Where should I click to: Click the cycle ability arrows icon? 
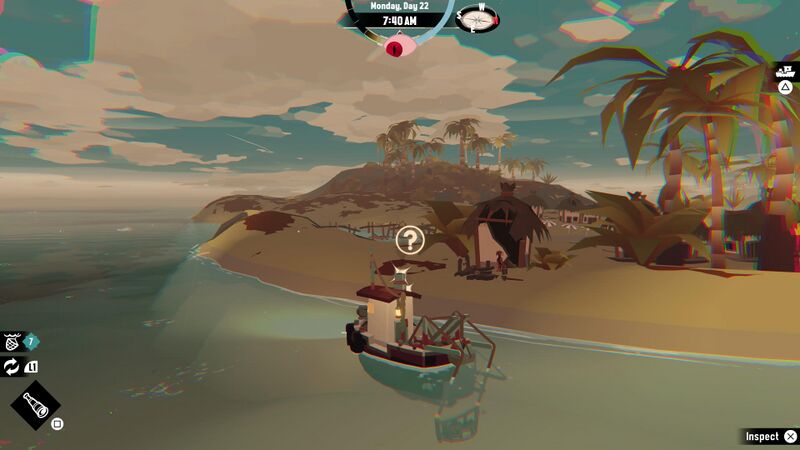[x=12, y=367]
